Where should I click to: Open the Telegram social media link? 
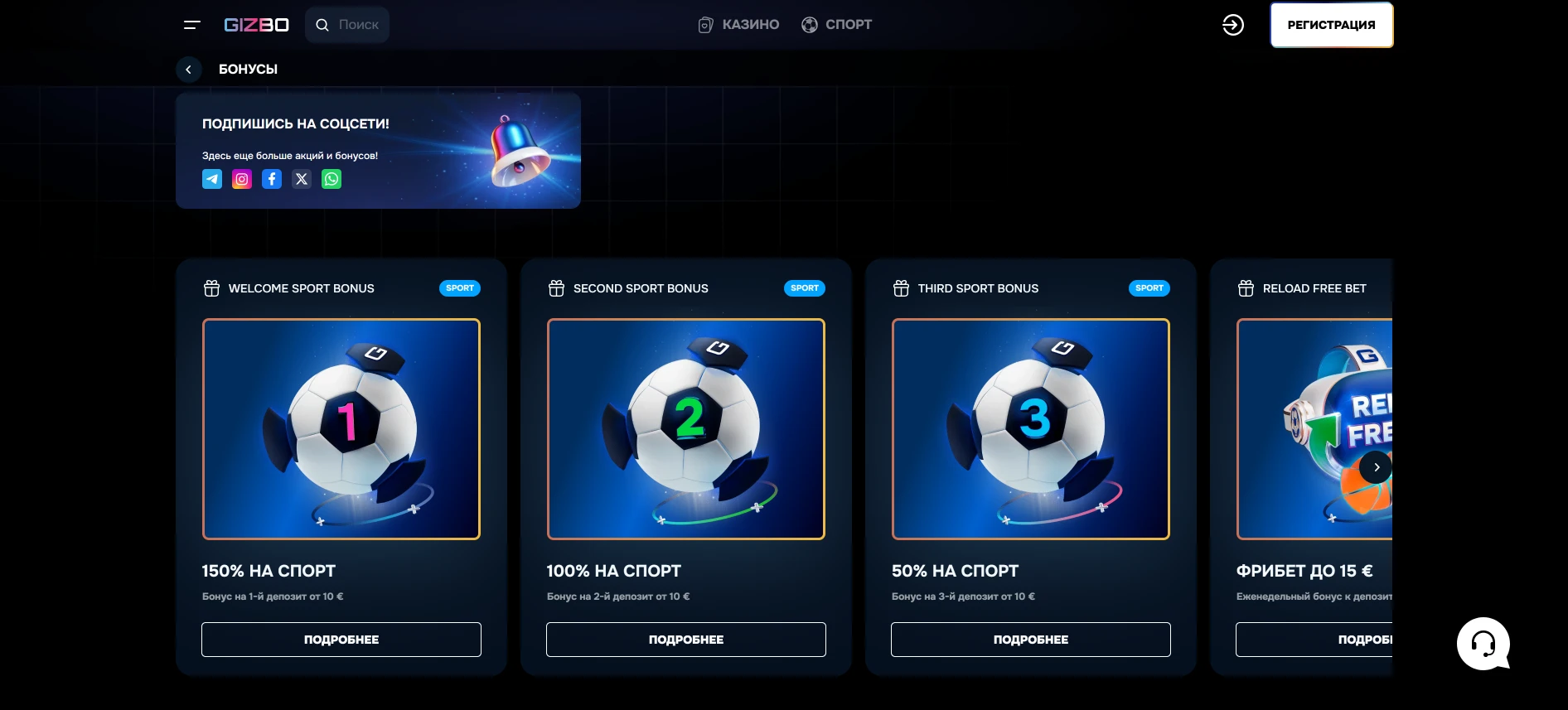[x=212, y=179]
